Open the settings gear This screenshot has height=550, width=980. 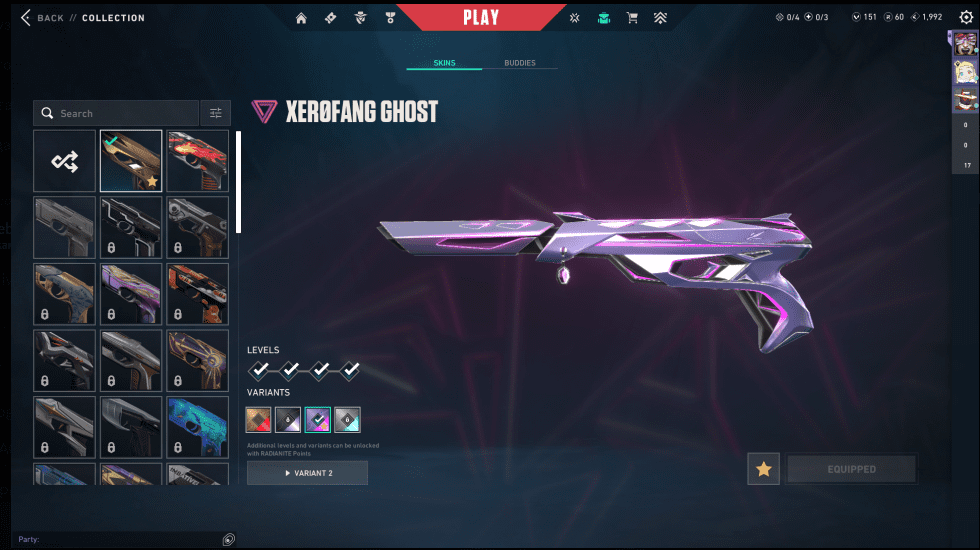tap(964, 18)
